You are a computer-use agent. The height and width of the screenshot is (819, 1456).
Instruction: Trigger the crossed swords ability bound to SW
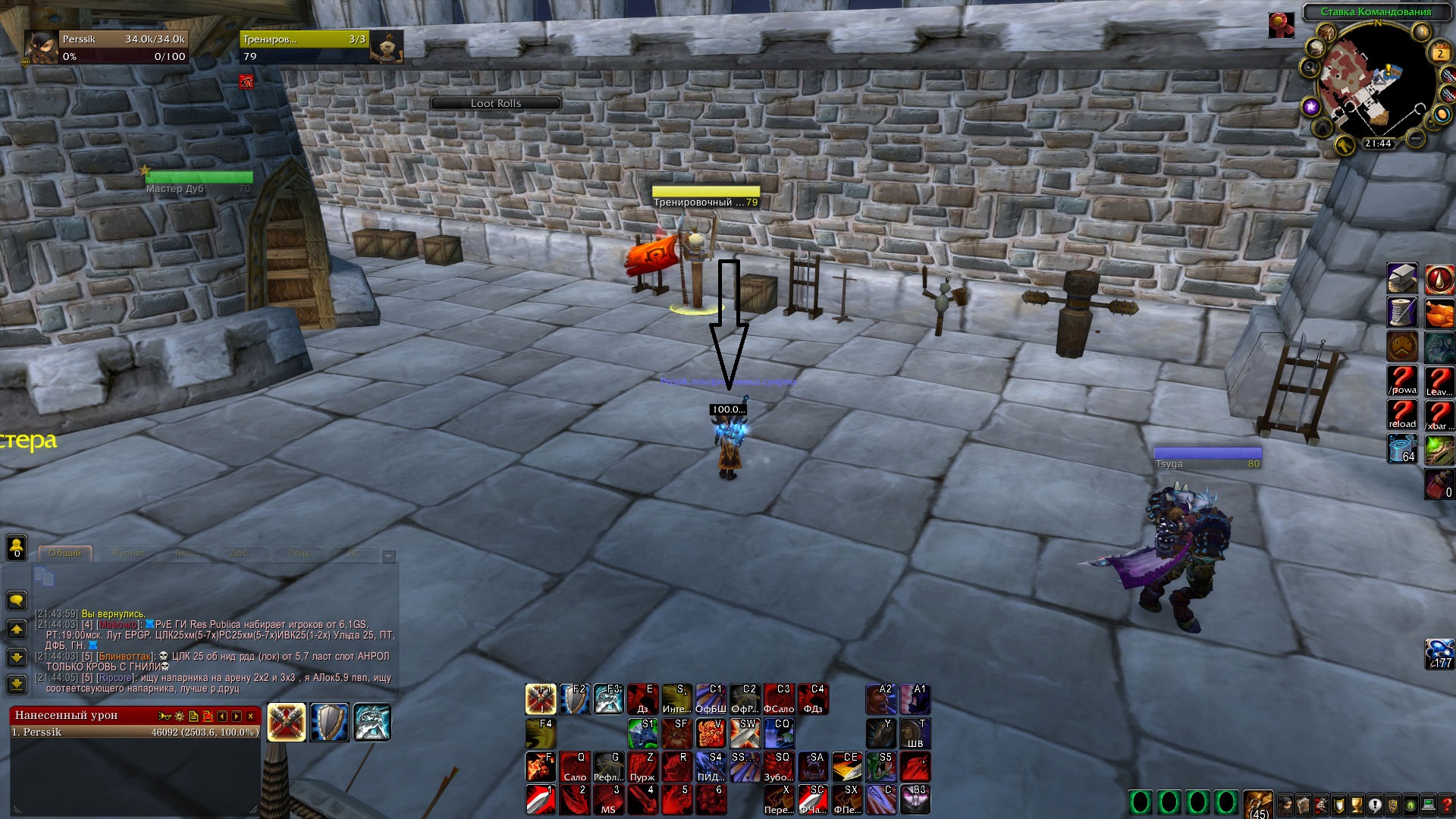tap(745, 733)
